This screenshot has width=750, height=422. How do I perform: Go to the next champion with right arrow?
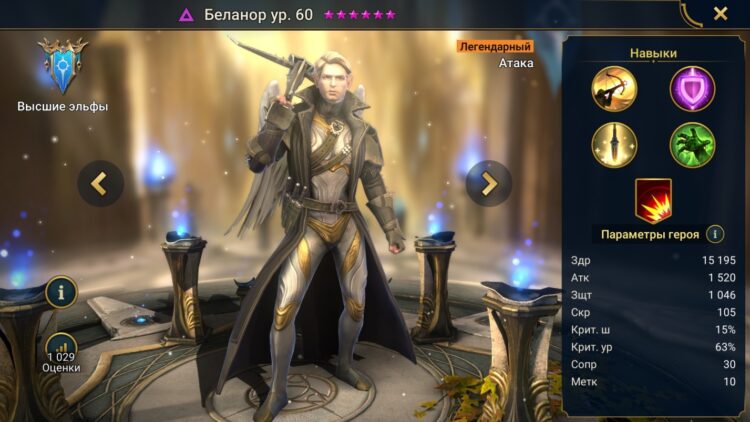point(488,183)
